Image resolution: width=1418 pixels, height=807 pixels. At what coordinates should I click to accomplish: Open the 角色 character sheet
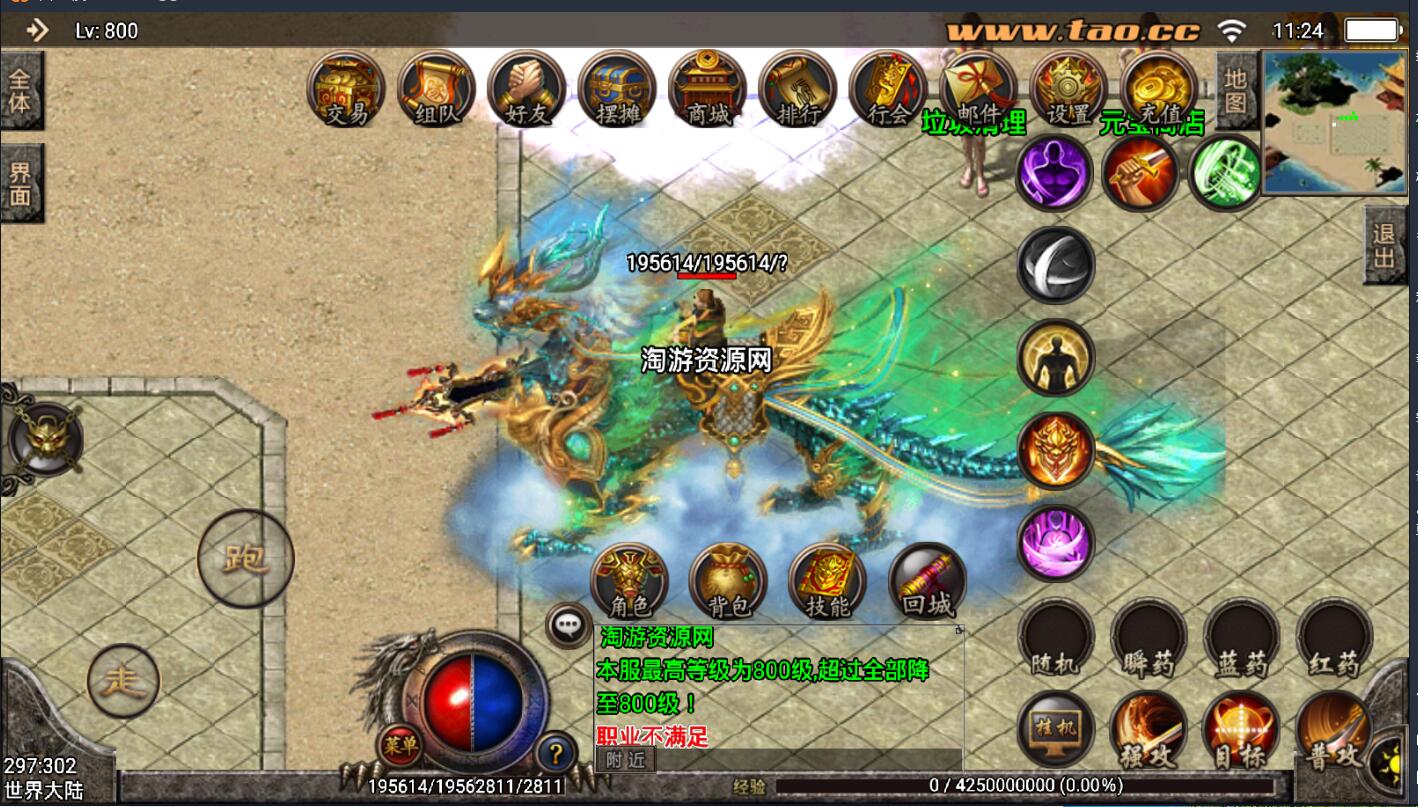click(x=629, y=581)
